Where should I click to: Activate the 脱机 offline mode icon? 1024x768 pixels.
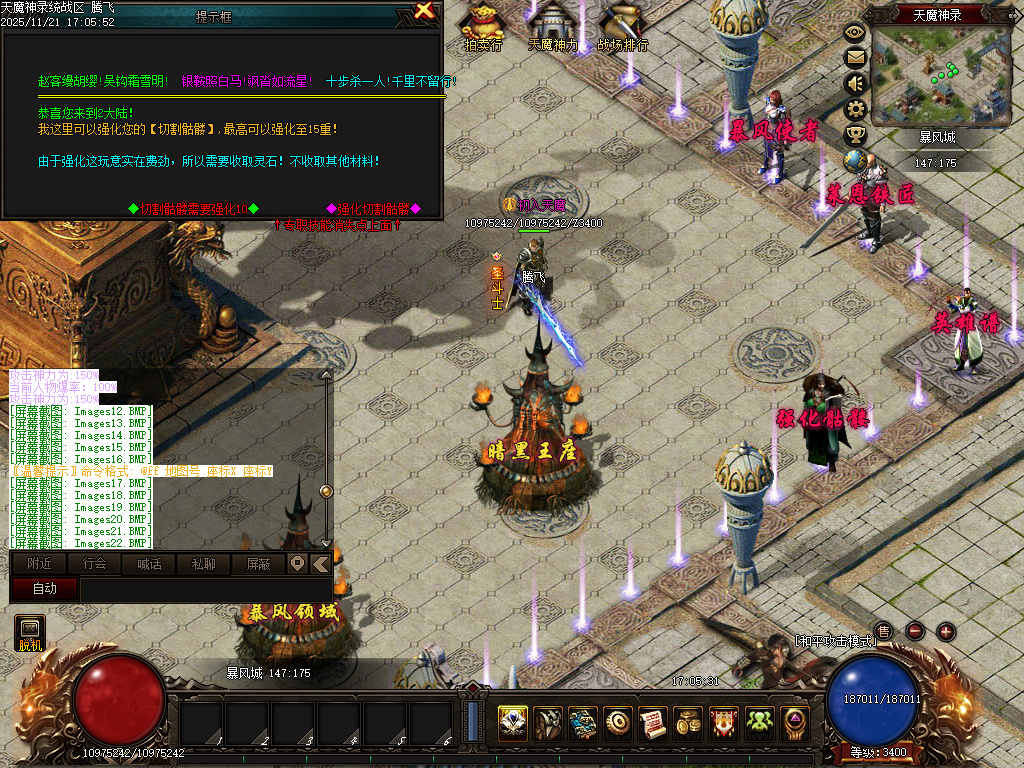30,633
